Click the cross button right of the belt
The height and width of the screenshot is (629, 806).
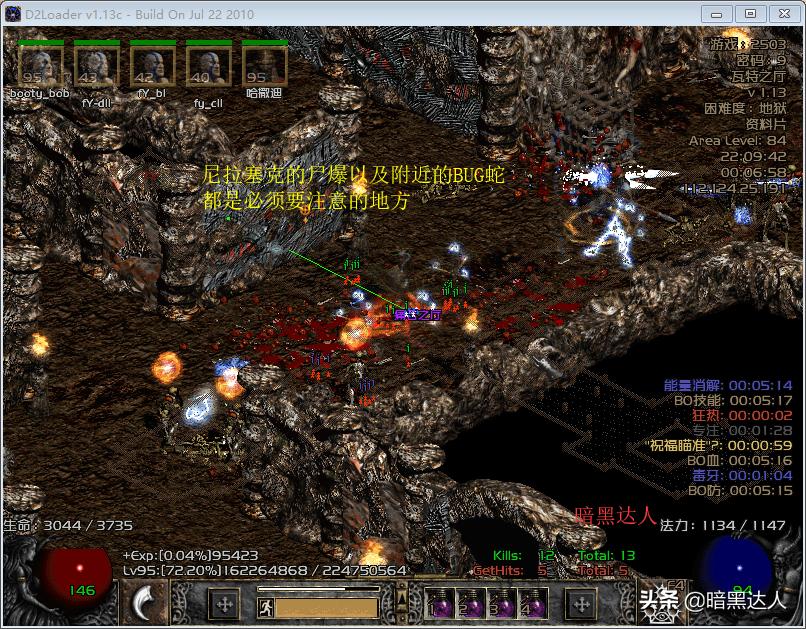click(582, 604)
